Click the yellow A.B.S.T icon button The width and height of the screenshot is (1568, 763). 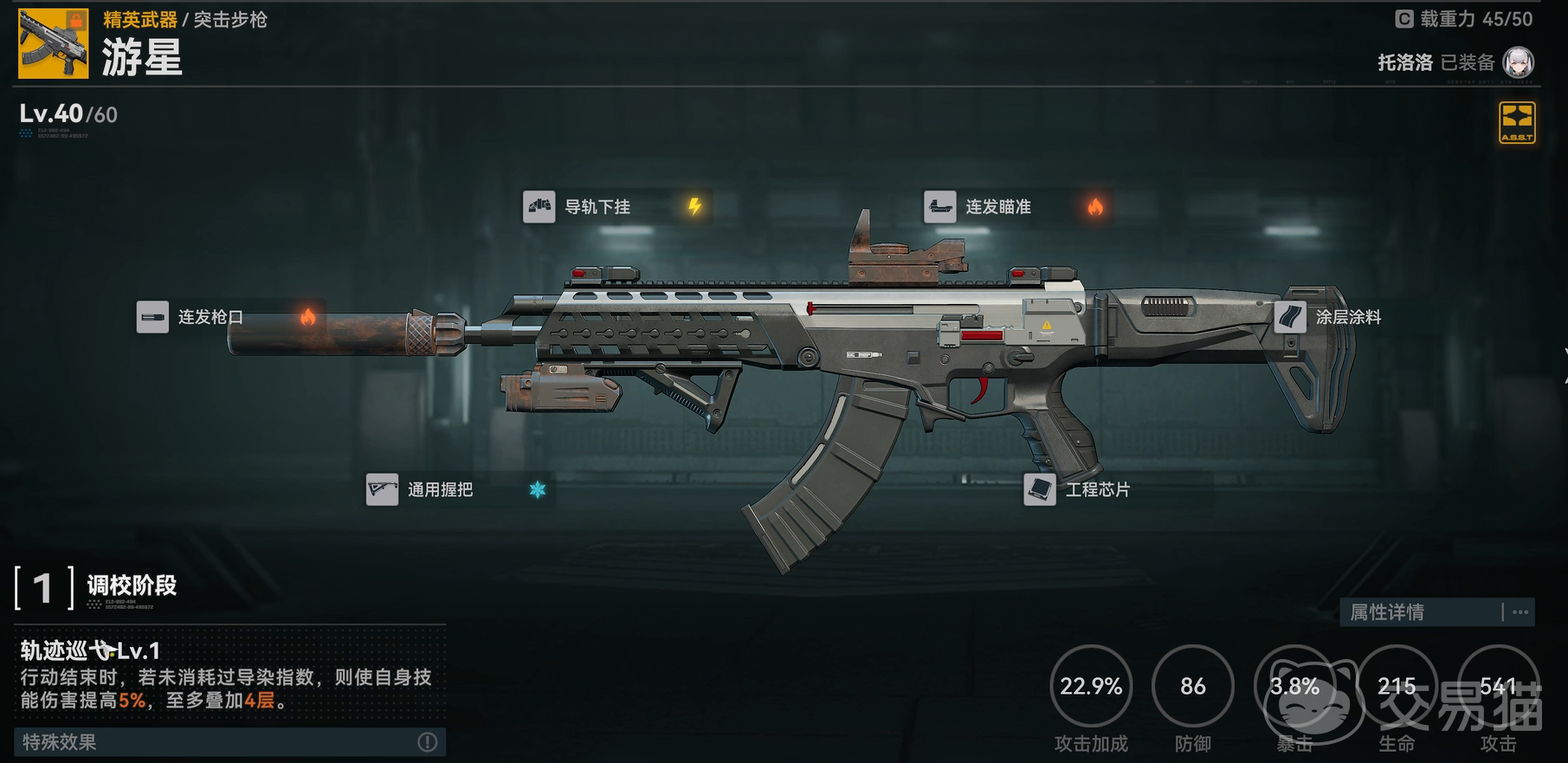[x=1517, y=122]
